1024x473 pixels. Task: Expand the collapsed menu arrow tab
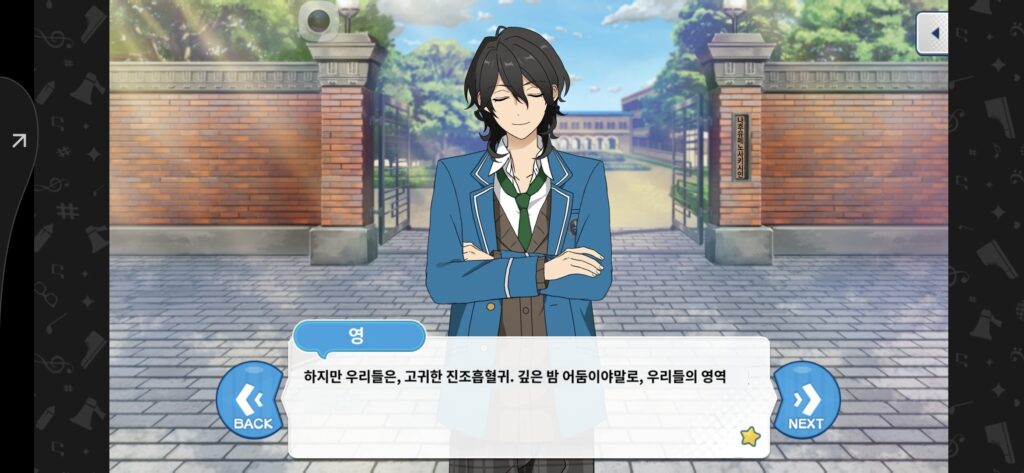(933, 33)
